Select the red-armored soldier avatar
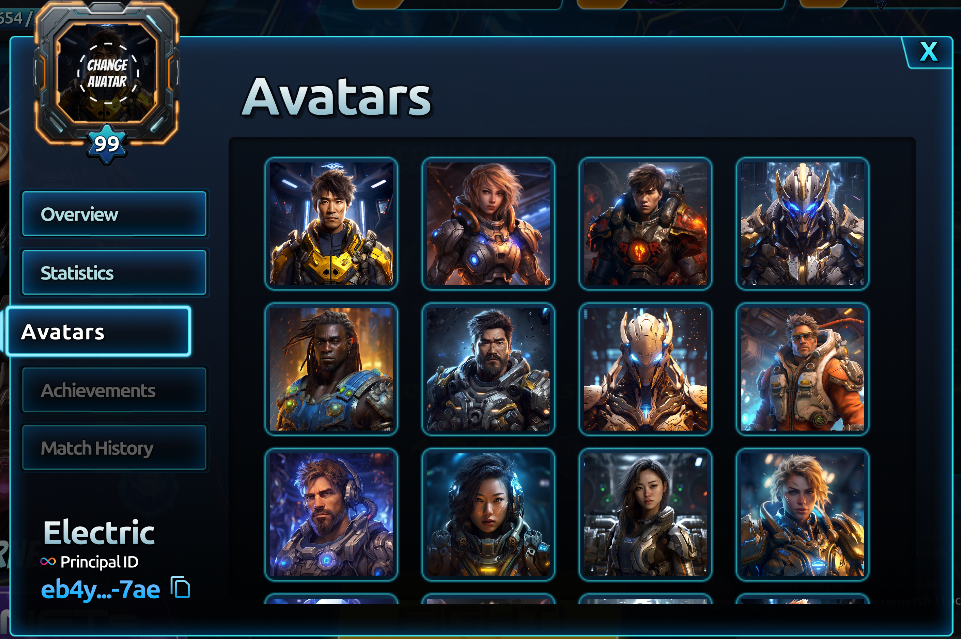The image size is (961, 639). 645,223
